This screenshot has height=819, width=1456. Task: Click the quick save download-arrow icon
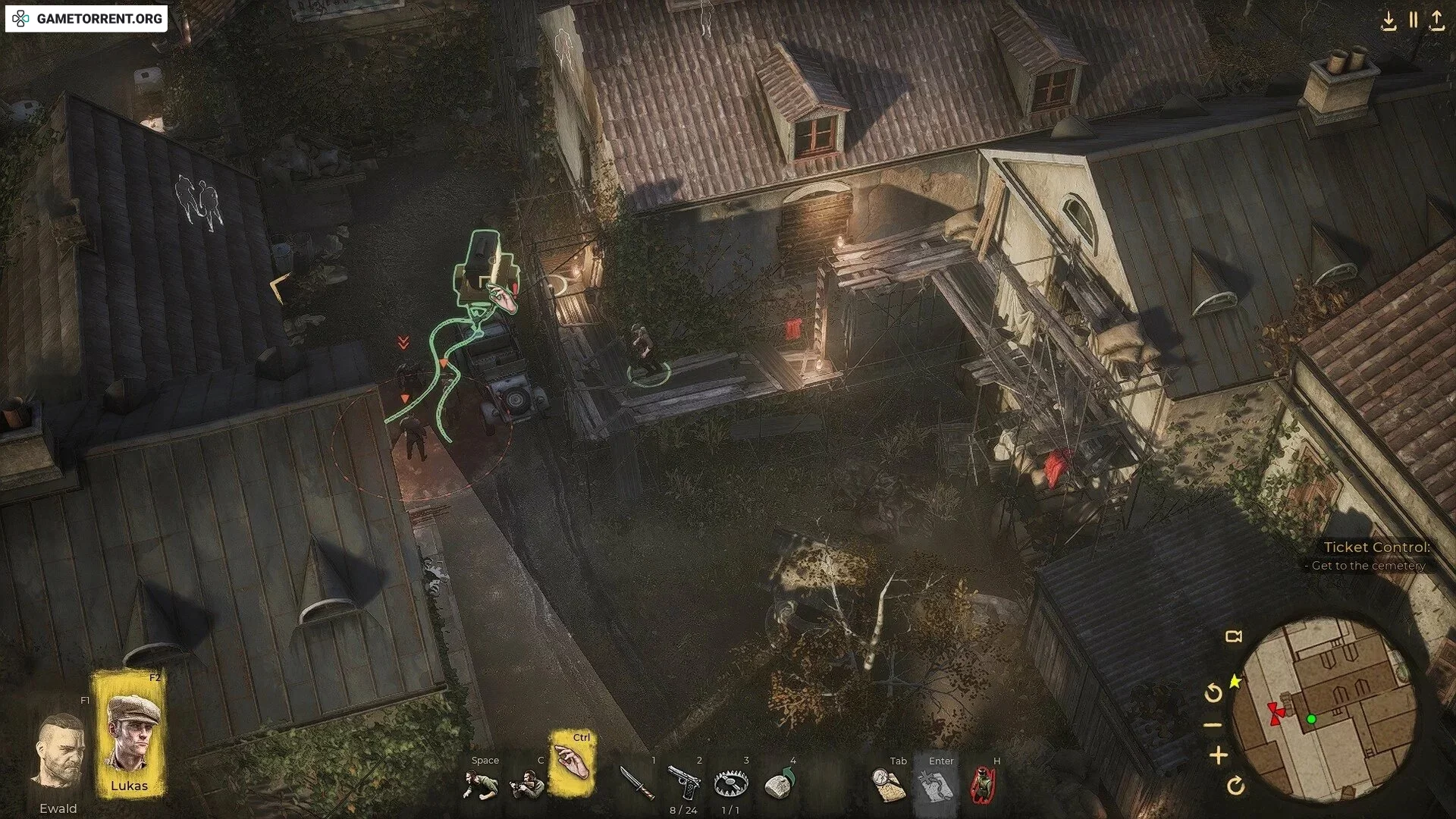click(x=1389, y=20)
